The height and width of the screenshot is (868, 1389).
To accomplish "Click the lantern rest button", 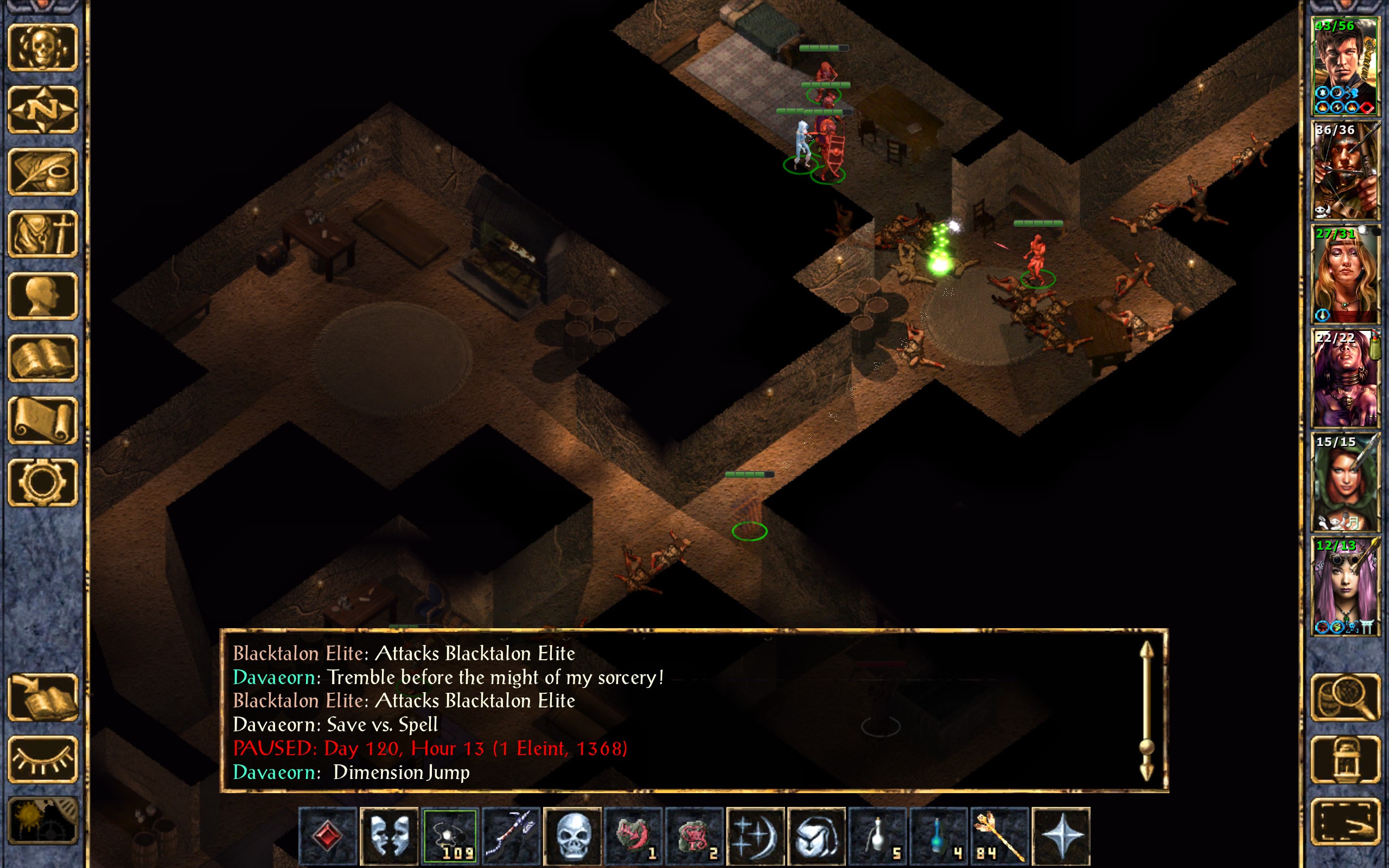I will (1345, 759).
